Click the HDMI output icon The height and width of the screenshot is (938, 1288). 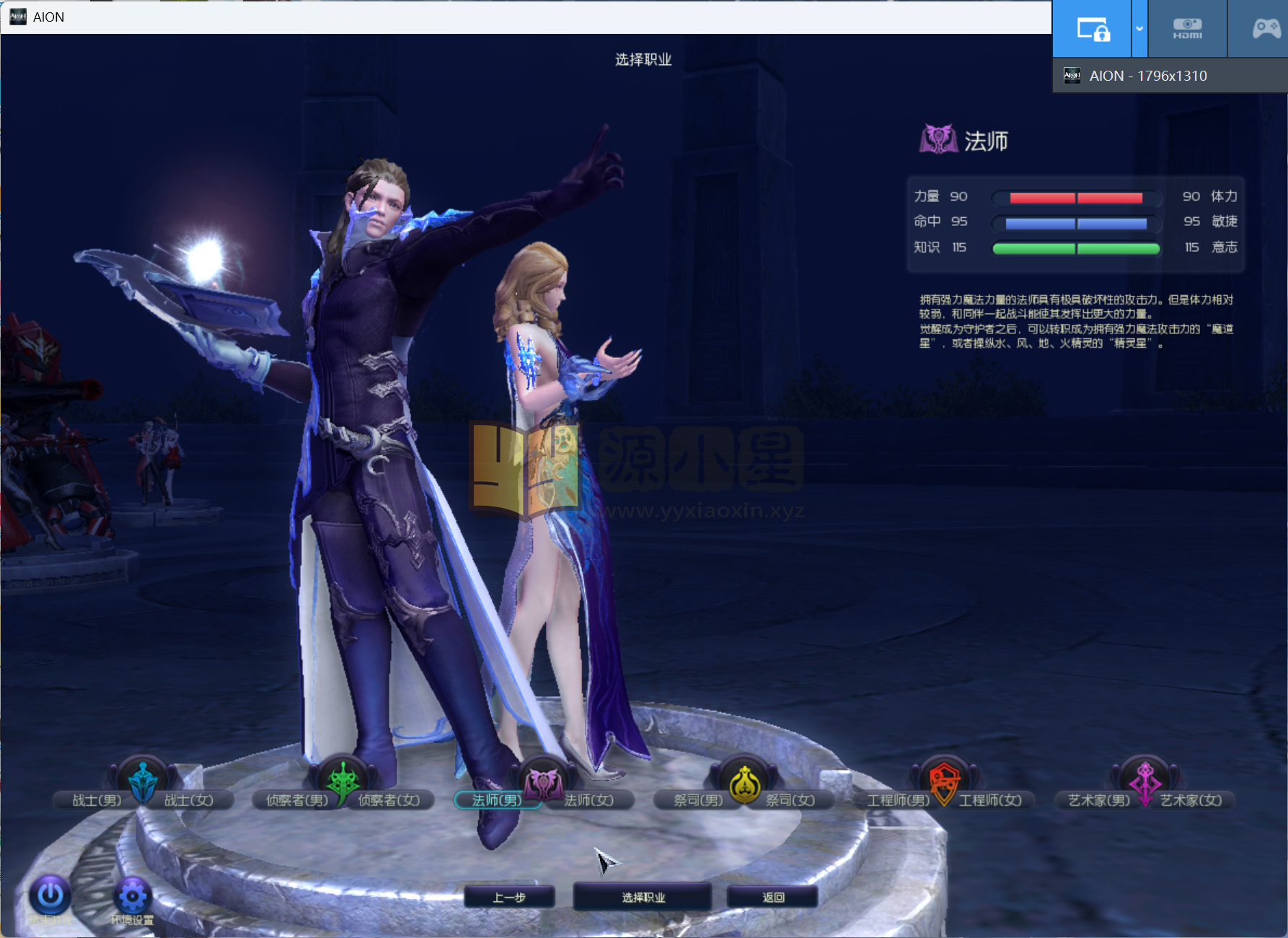(1186, 28)
